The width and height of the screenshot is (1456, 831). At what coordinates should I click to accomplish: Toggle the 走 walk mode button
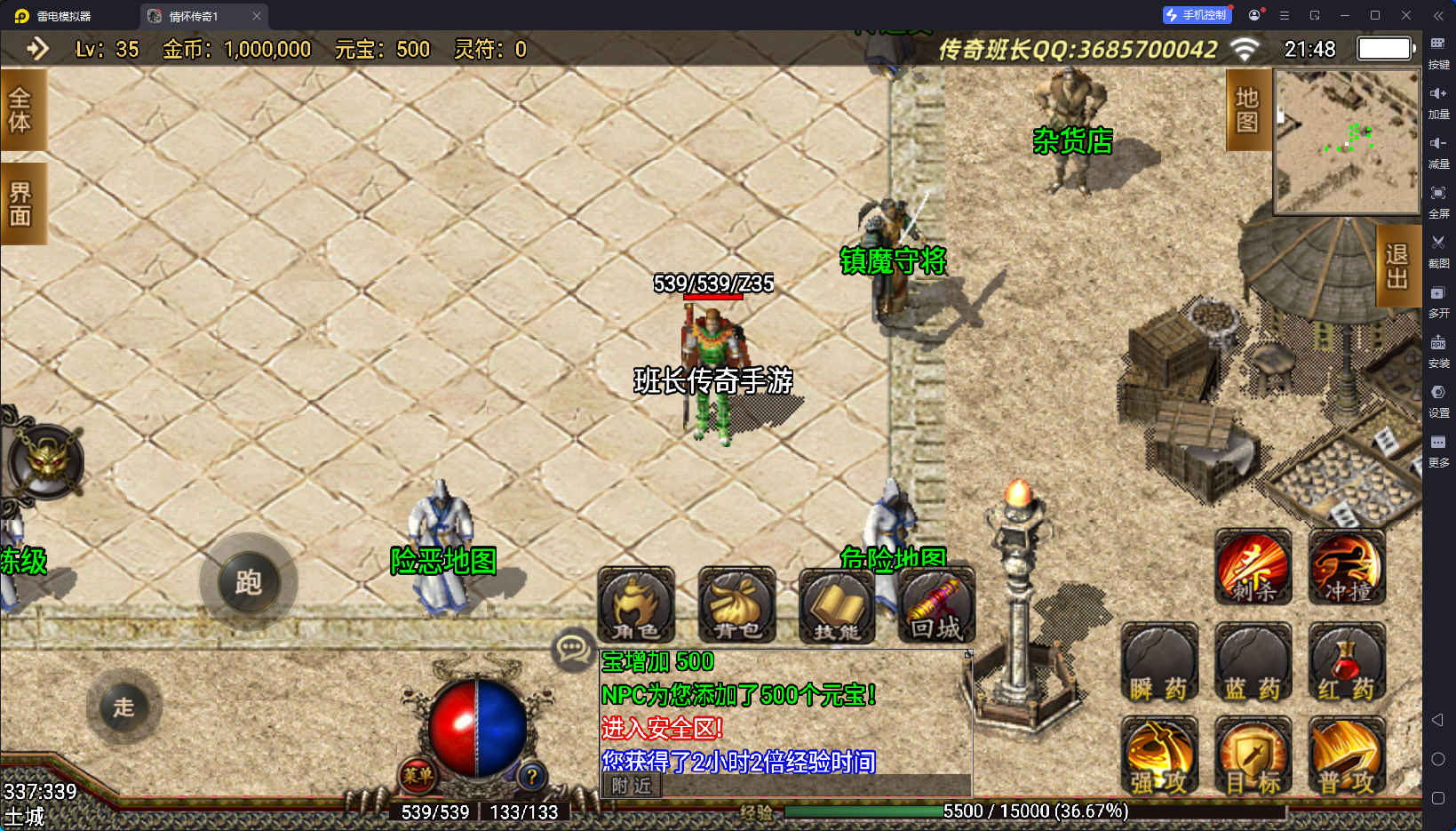click(124, 707)
